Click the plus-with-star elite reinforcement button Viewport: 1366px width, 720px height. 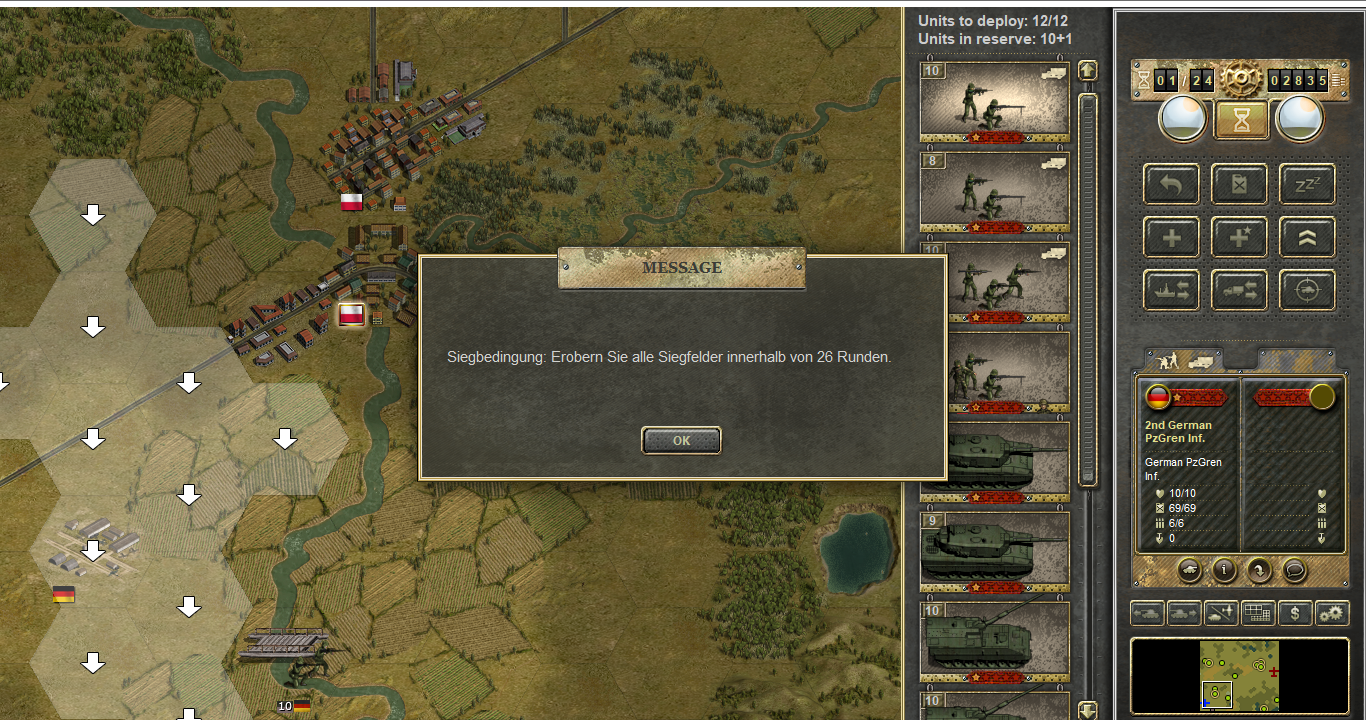[1239, 238]
